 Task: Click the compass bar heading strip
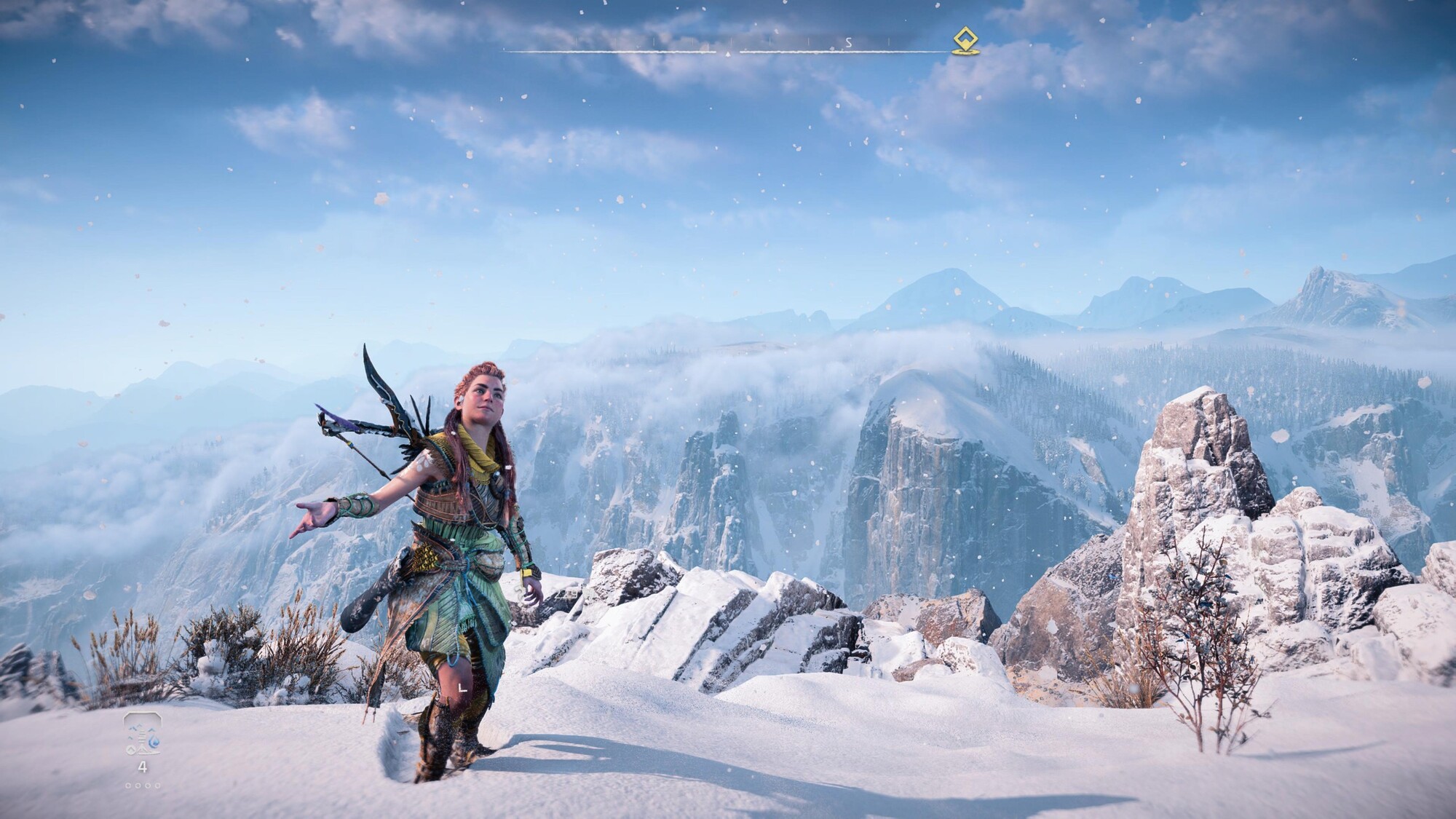[728, 50]
